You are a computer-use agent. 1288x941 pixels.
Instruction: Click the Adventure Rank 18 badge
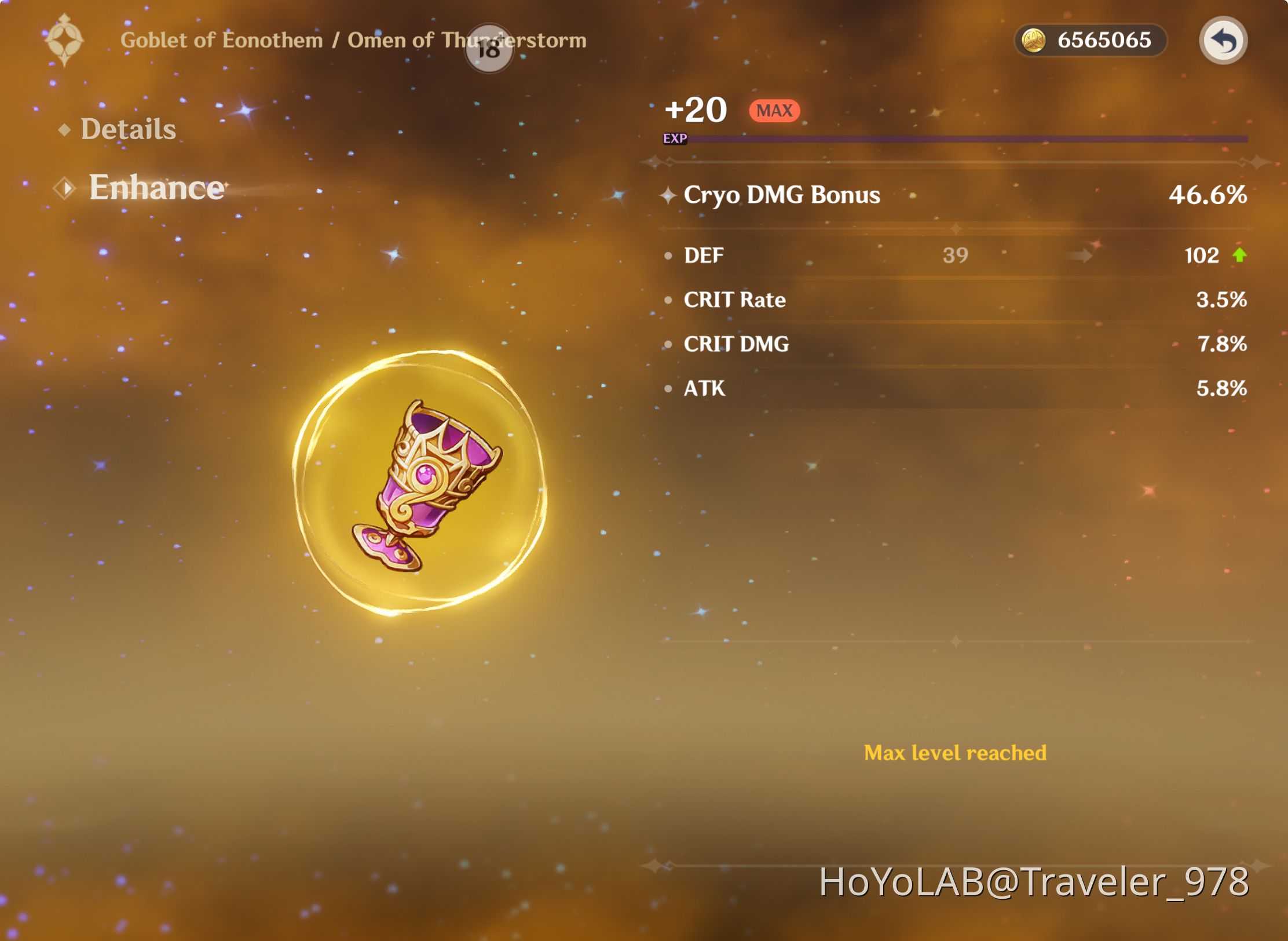point(488,49)
